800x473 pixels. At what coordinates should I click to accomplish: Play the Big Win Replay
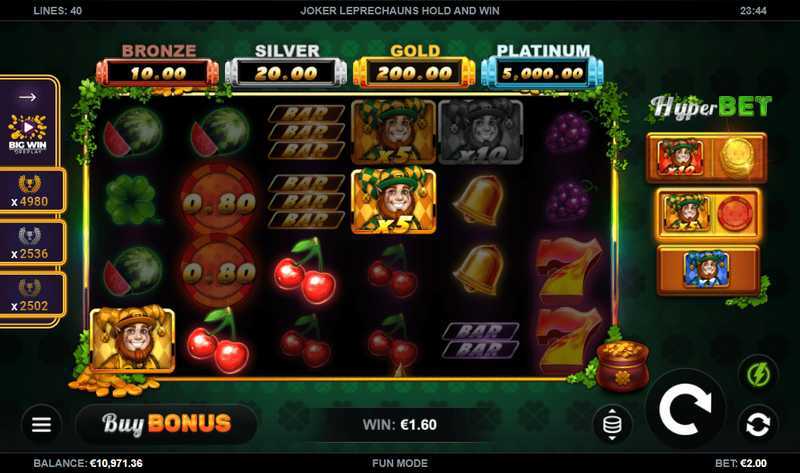tap(28, 132)
